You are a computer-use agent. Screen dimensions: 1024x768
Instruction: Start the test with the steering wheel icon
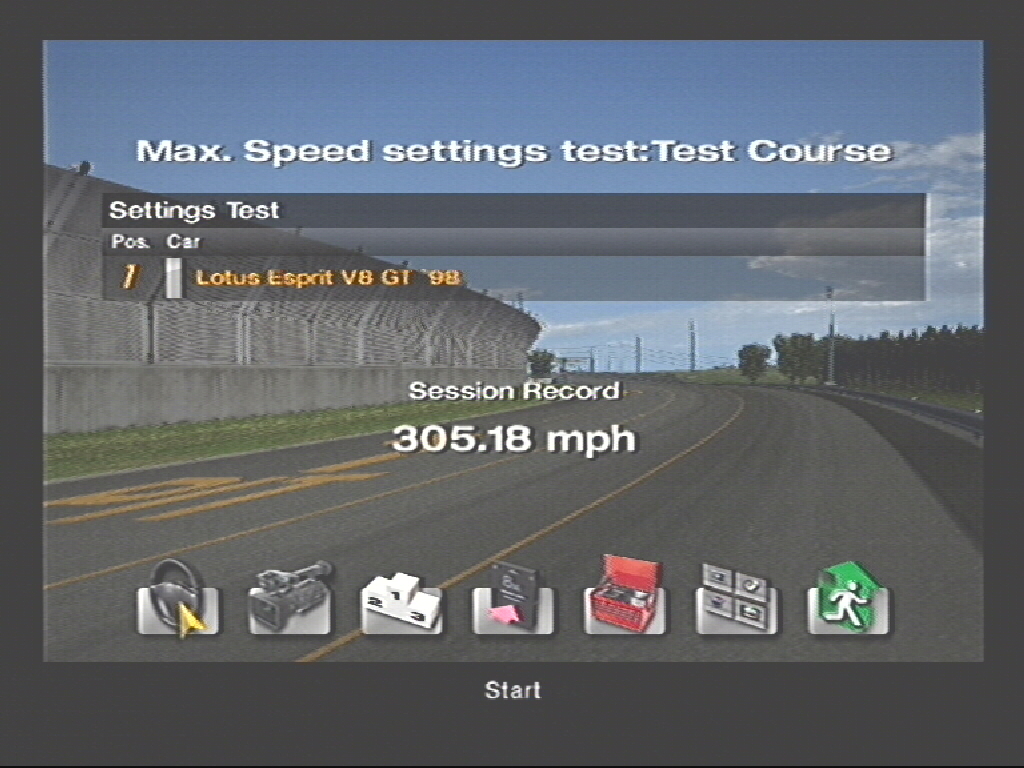pyautogui.click(x=177, y=599)
